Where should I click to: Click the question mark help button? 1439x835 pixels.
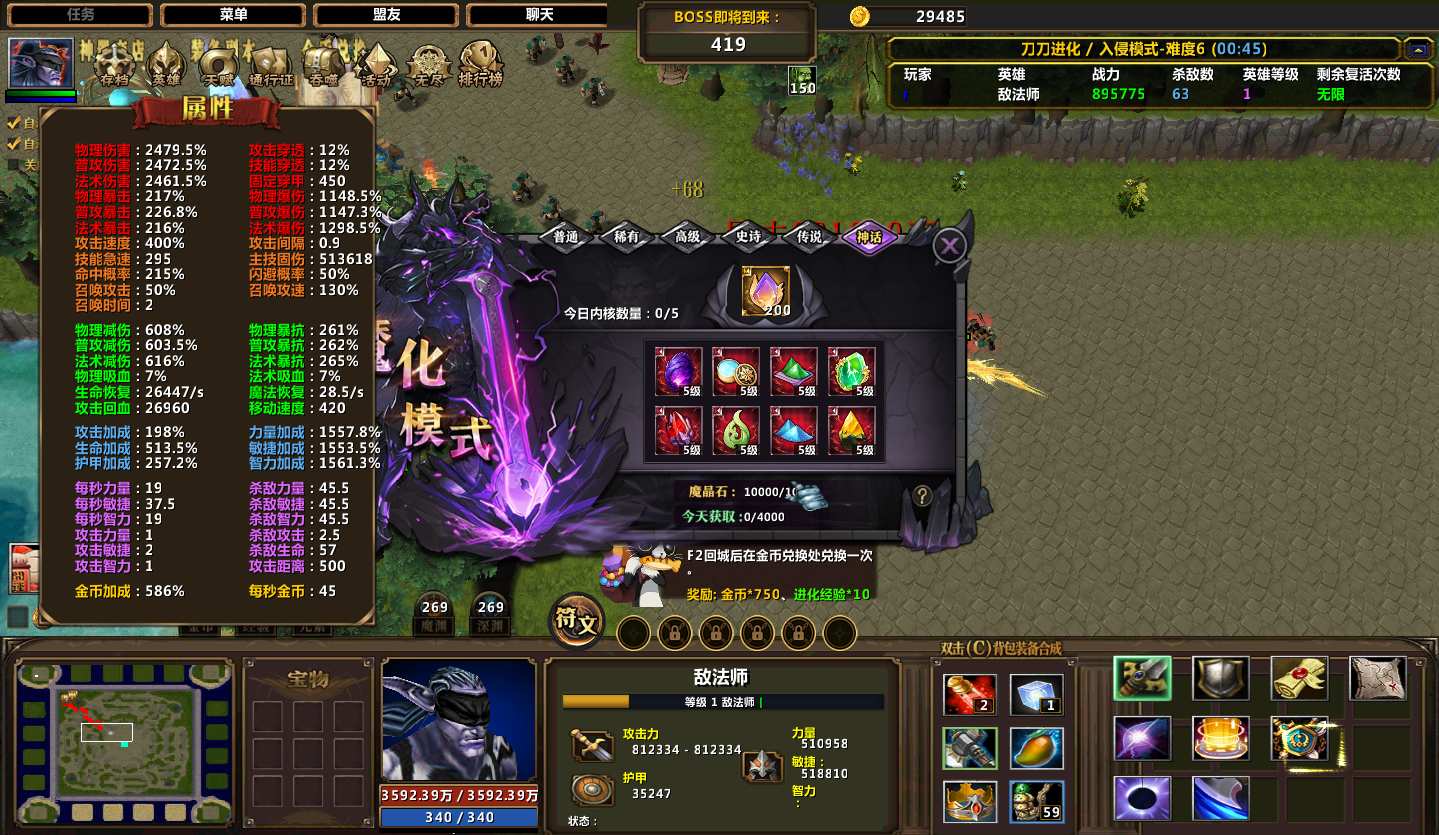click(922, 495)
